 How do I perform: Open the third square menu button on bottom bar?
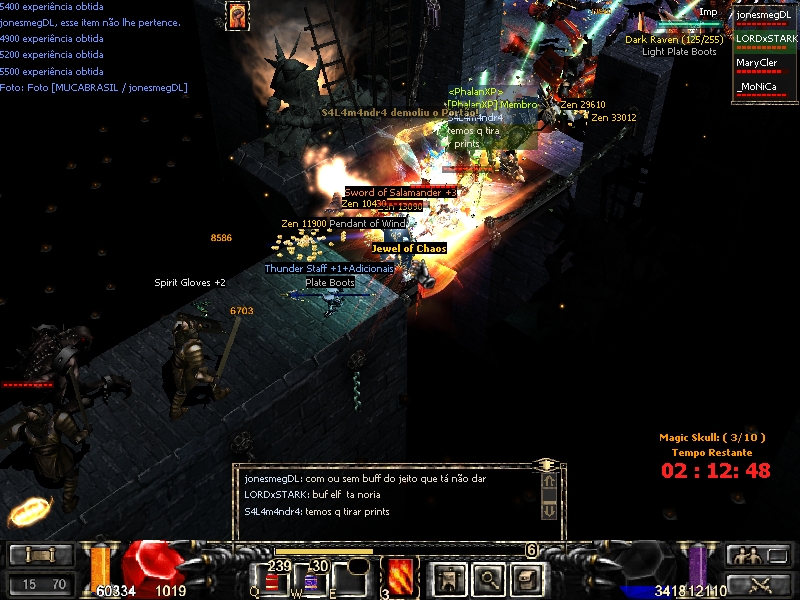point(526,578)
